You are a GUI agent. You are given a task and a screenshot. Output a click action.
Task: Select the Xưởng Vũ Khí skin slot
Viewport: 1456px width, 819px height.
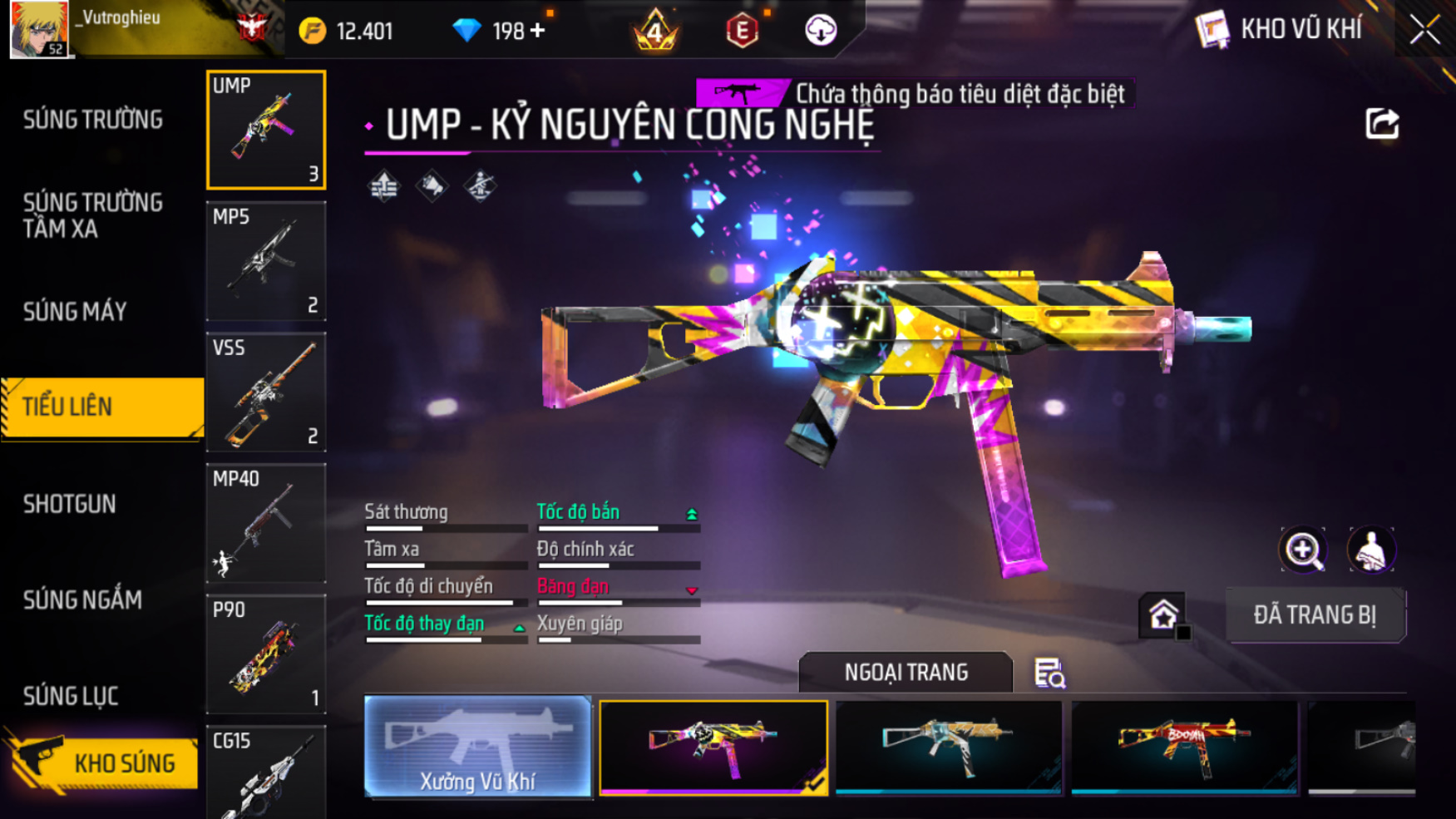(477, 746)
